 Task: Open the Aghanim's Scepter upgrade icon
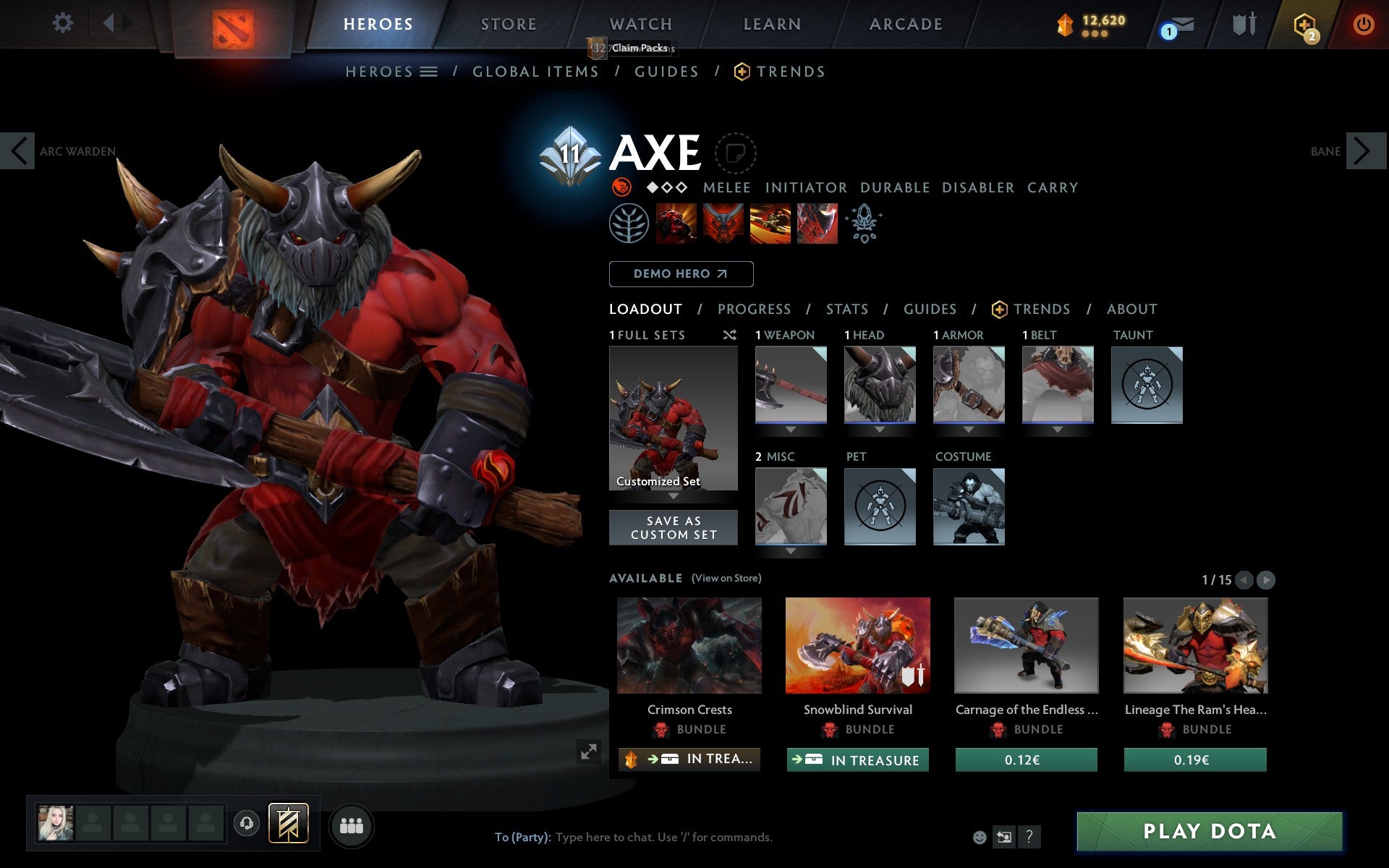point(865,224)
